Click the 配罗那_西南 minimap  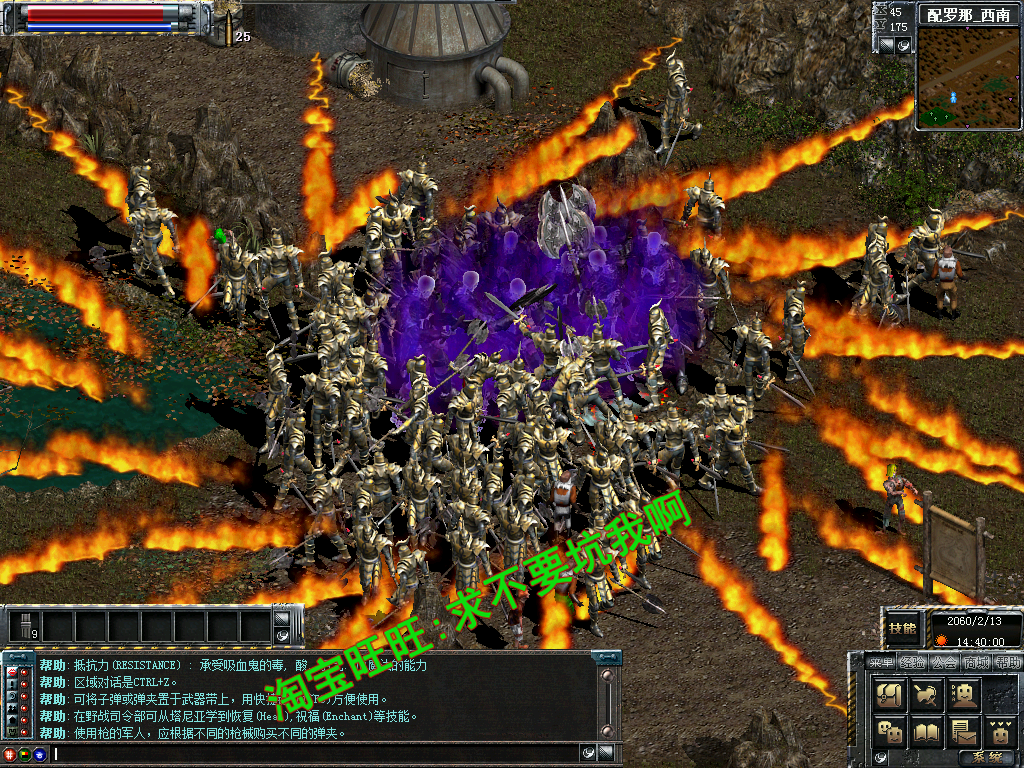967,79
